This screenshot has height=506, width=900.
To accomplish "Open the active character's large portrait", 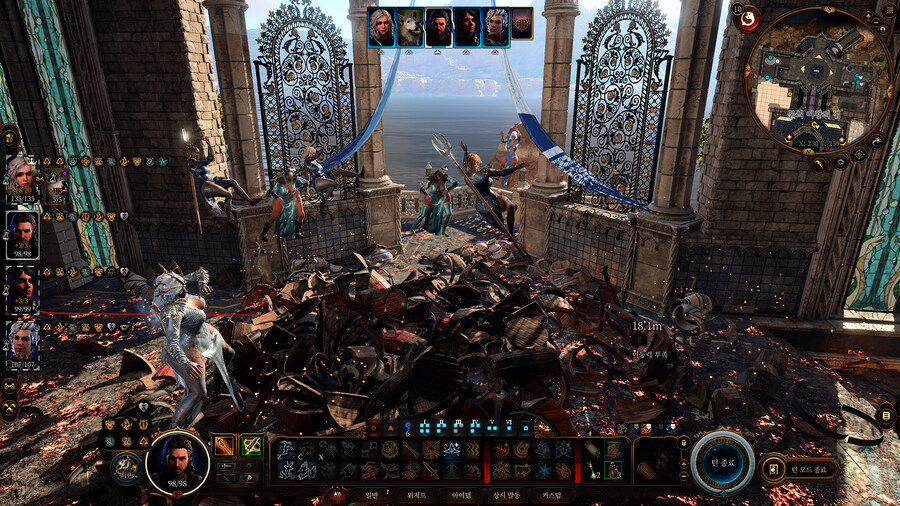I will coord(177,462).
